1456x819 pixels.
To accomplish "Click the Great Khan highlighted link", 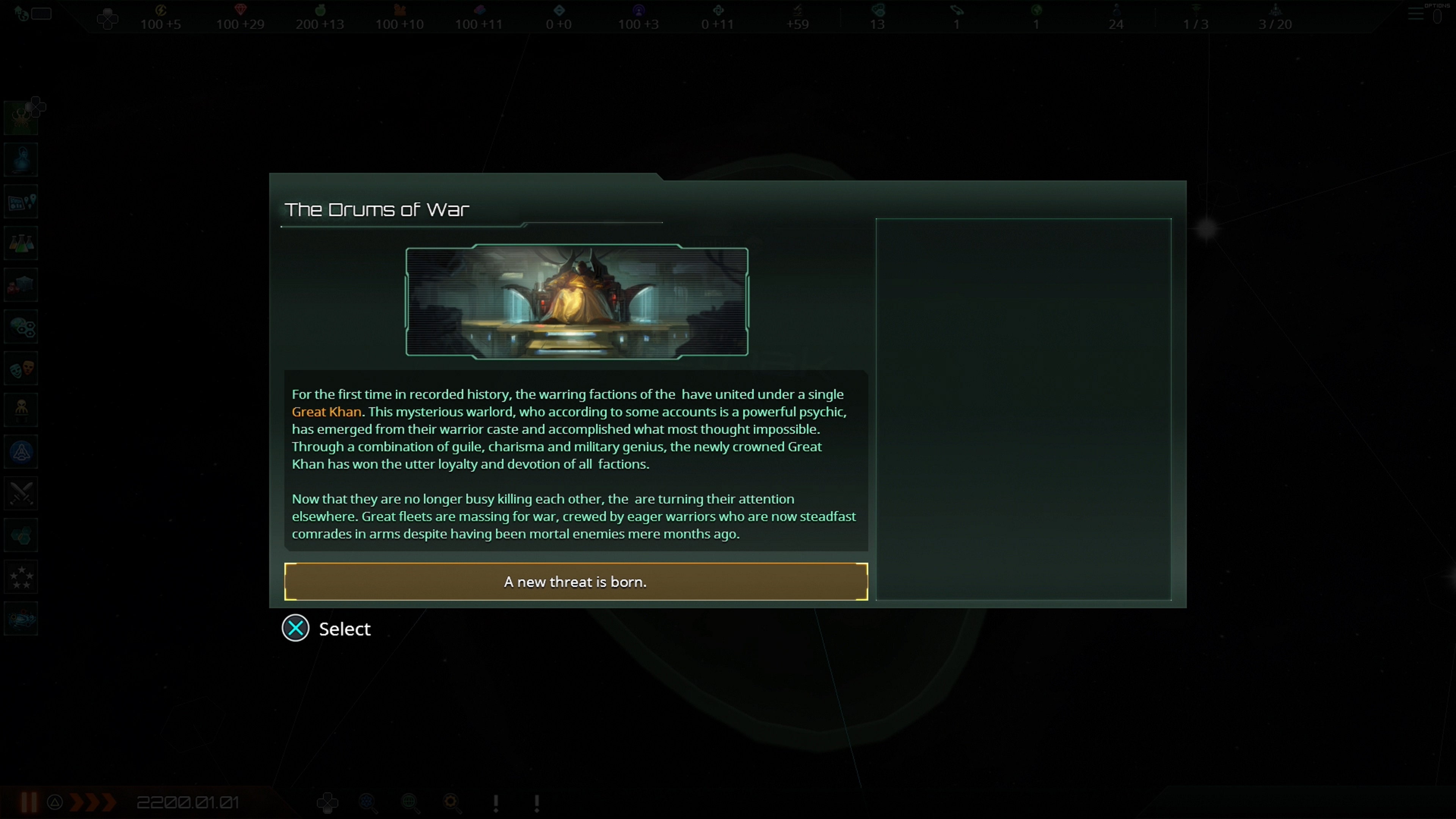I will point(326,411).
